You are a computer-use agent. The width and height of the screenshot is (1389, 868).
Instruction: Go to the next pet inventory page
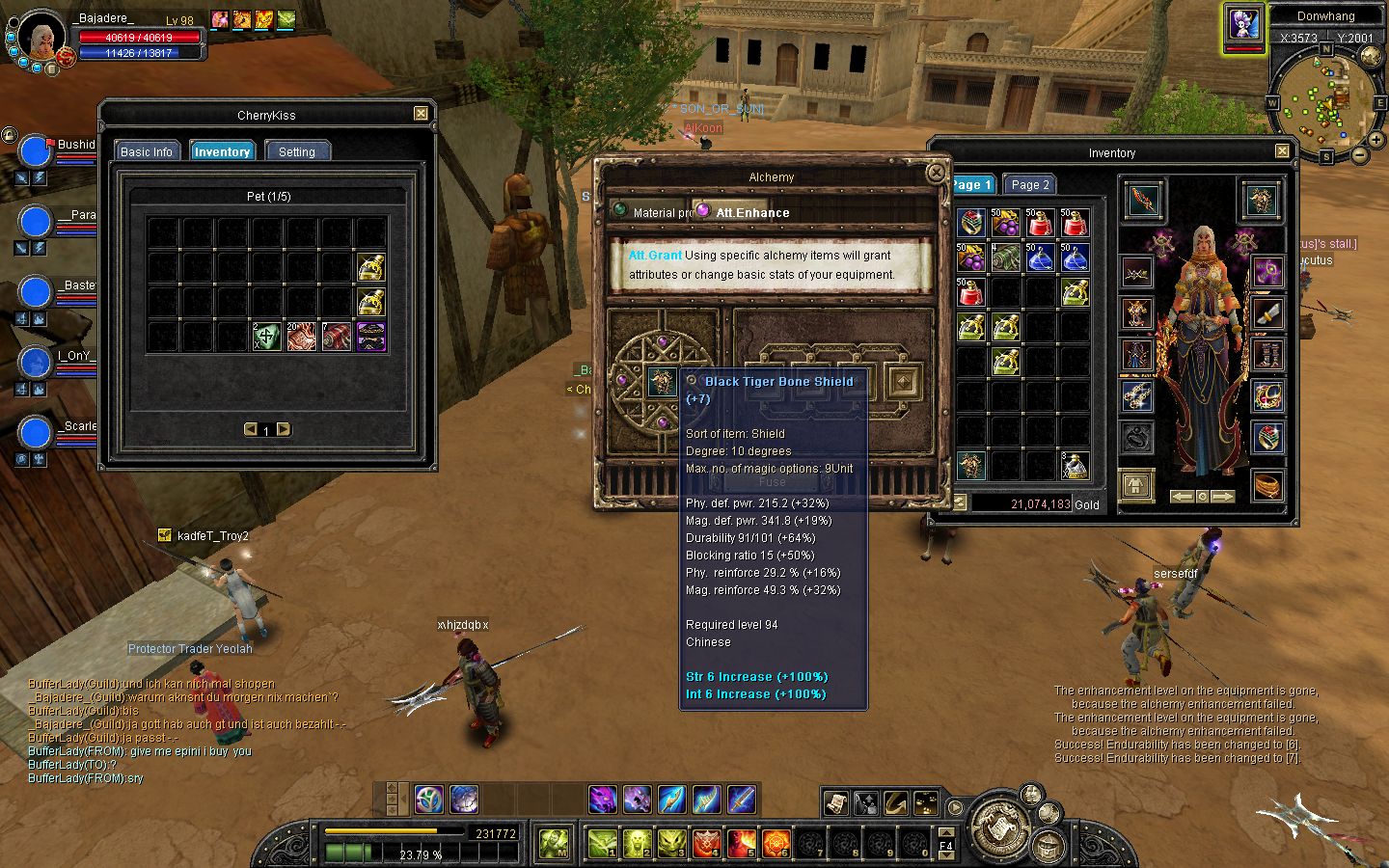pyautogui.click(x=284, y=429)
